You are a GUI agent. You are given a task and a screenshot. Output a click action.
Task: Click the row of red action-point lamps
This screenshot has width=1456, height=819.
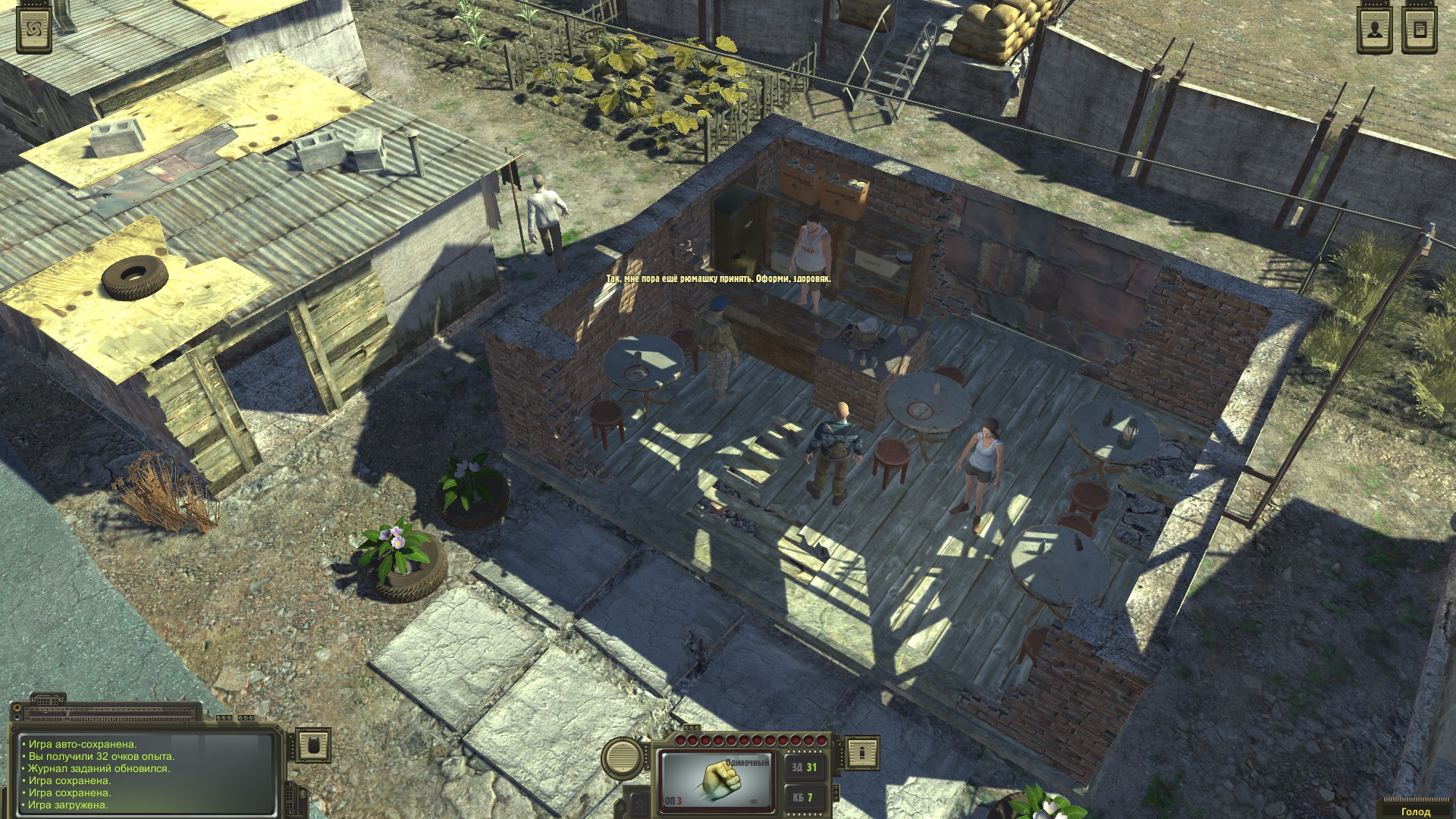(x=751, y=740)
